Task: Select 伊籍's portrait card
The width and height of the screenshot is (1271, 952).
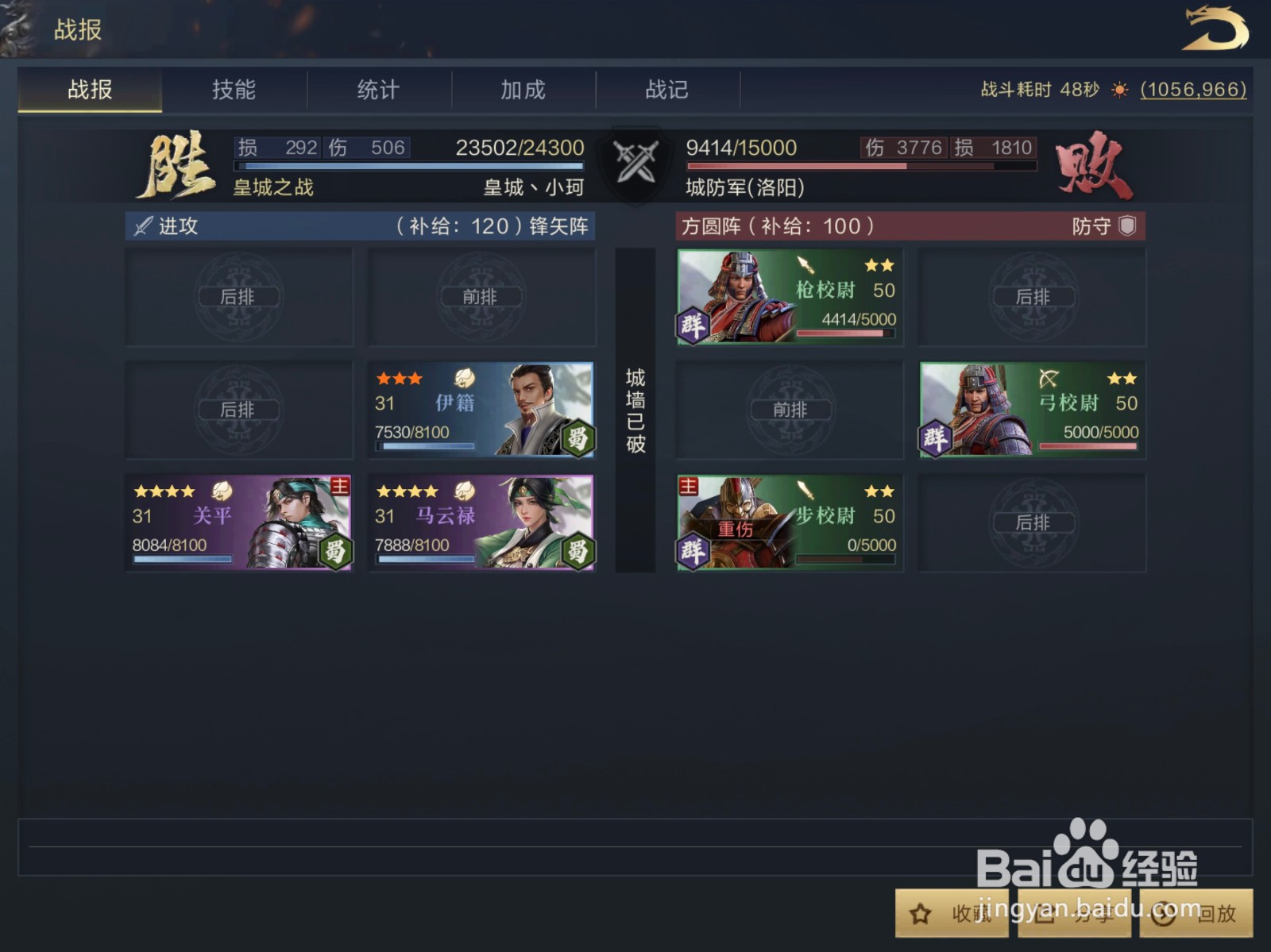Action: point(481,410)
